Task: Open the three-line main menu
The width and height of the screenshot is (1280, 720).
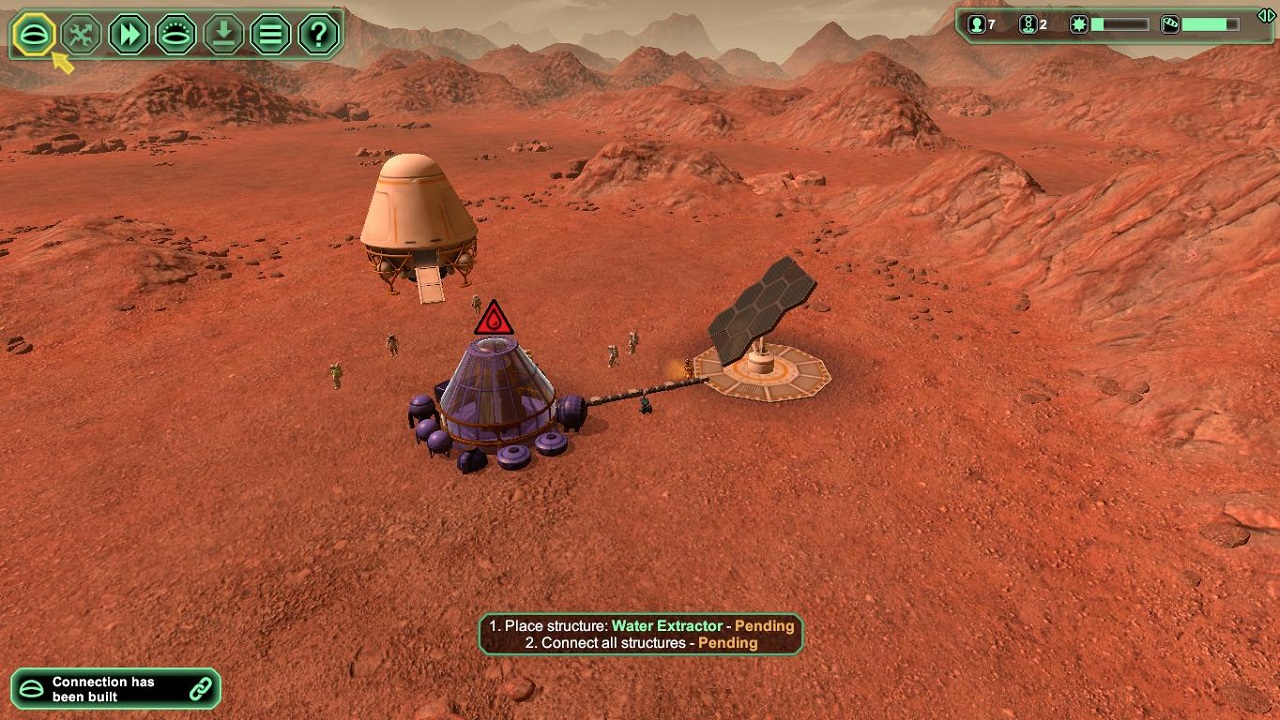Action: [271, 35]
